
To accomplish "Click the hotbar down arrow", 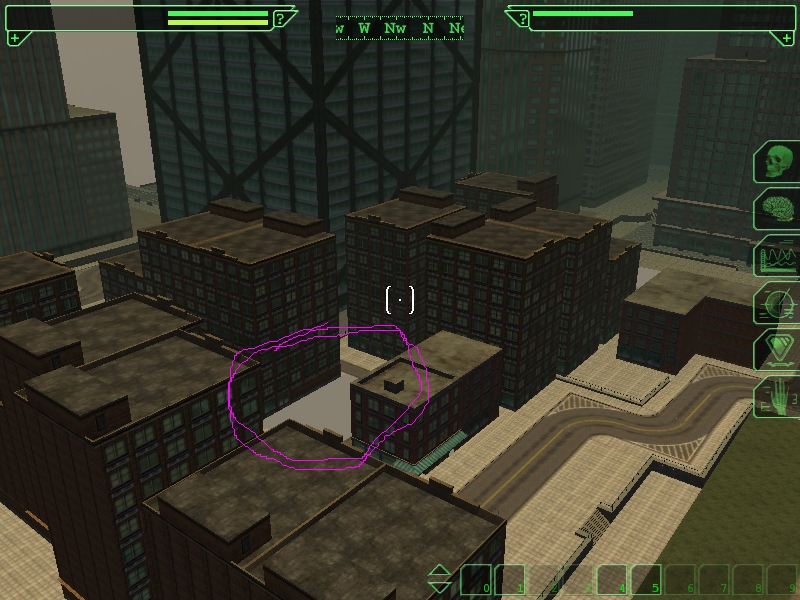I will click(x=440, y=587).
